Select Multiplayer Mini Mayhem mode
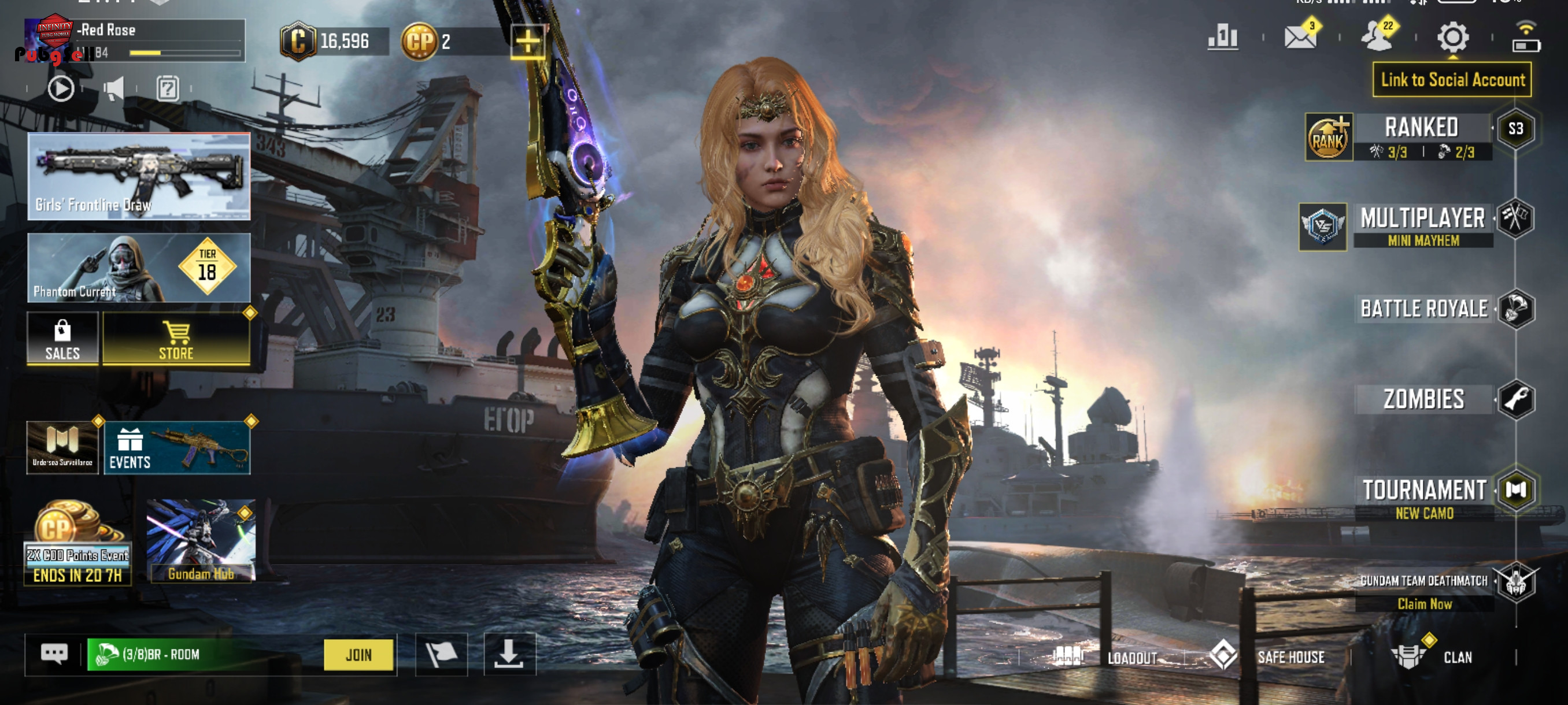Image resolution: width=1568 pixels, height=705 pixels. coord(1422,225)
